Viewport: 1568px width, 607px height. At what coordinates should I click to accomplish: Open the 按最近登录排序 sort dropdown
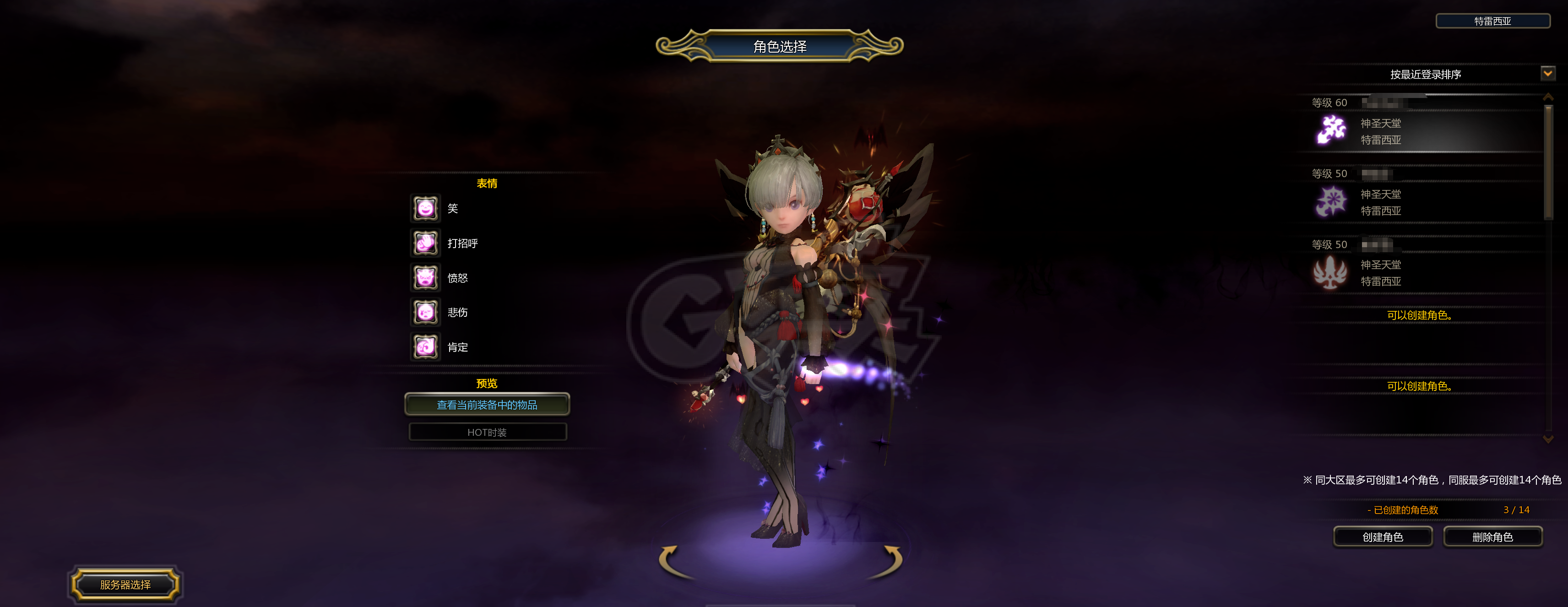[1547, 74]
